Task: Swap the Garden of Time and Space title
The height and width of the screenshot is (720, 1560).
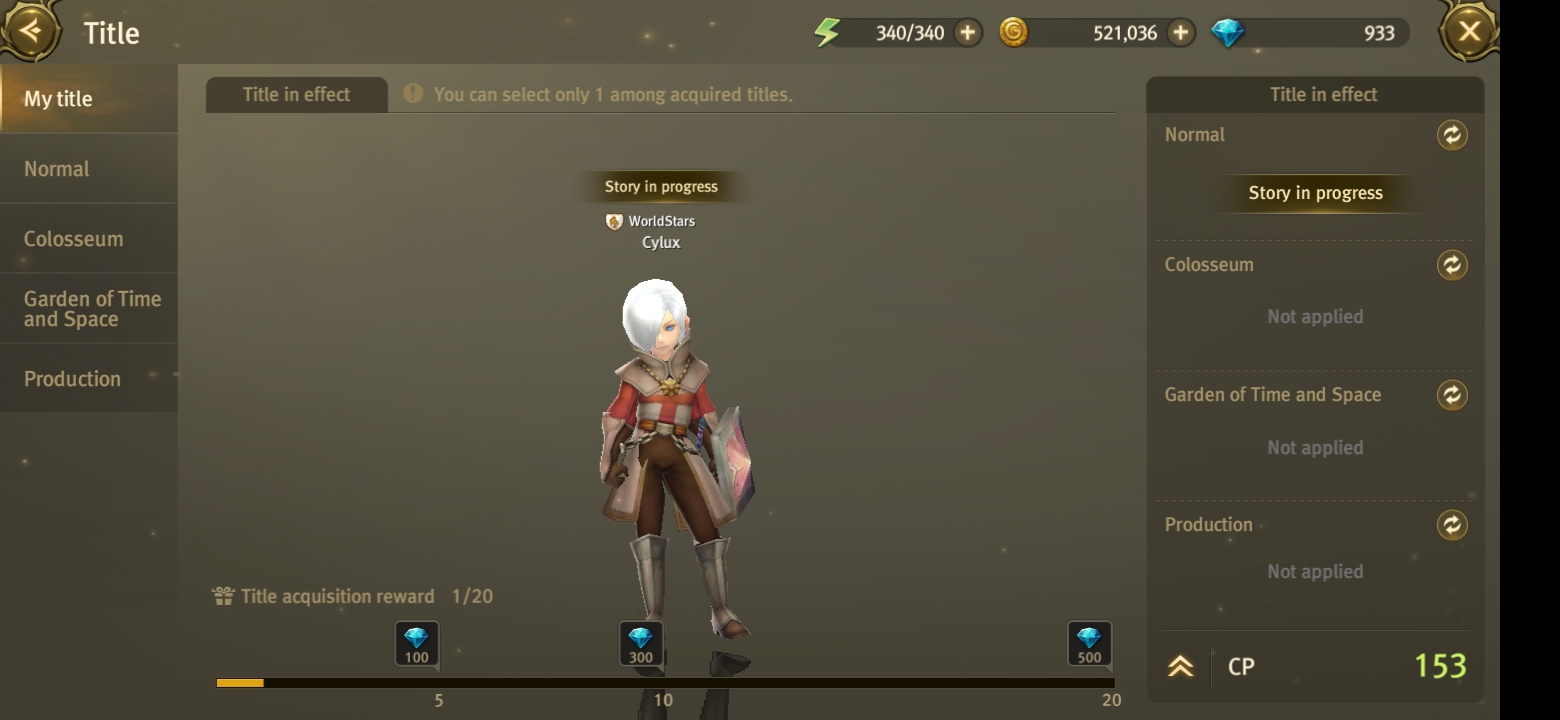Action: [1452, 395]
